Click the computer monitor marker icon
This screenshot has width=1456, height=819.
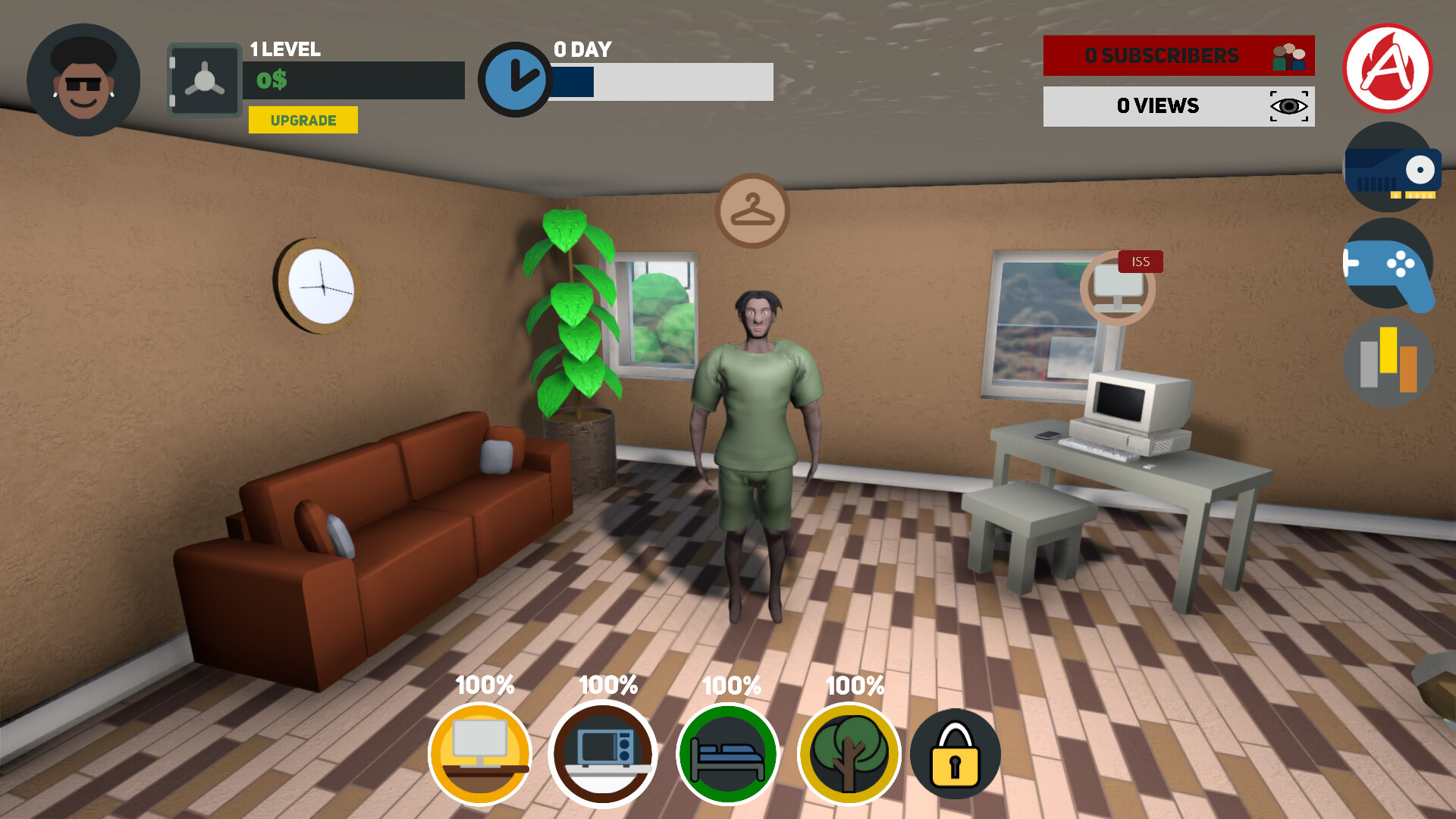pyautogui.click(x=1117, y=289)
